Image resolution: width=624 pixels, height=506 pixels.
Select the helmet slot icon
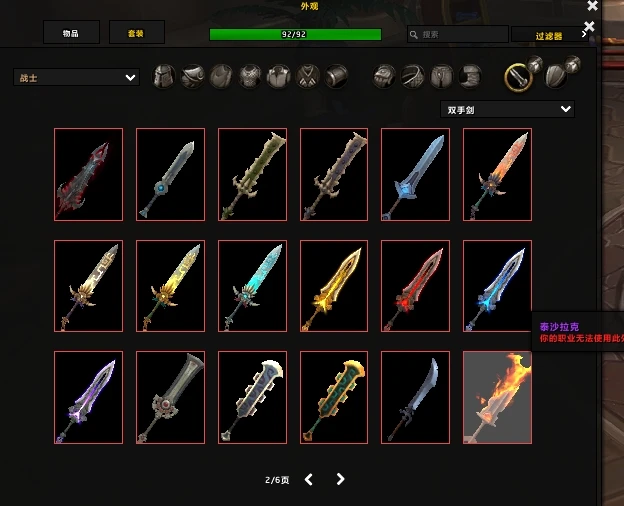tap(164, 76)
